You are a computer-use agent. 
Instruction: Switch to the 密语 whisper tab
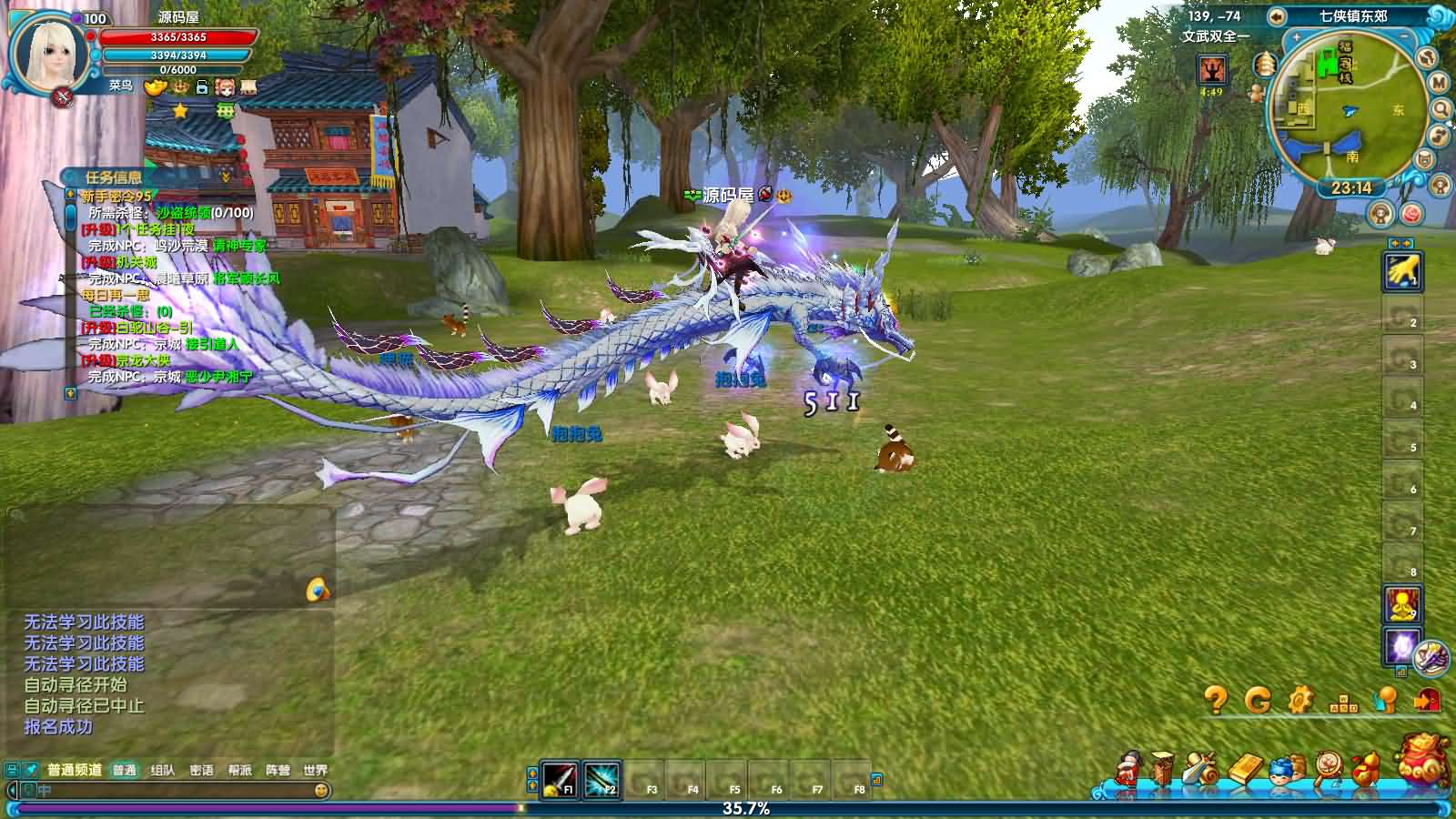(x=201, y=770)
